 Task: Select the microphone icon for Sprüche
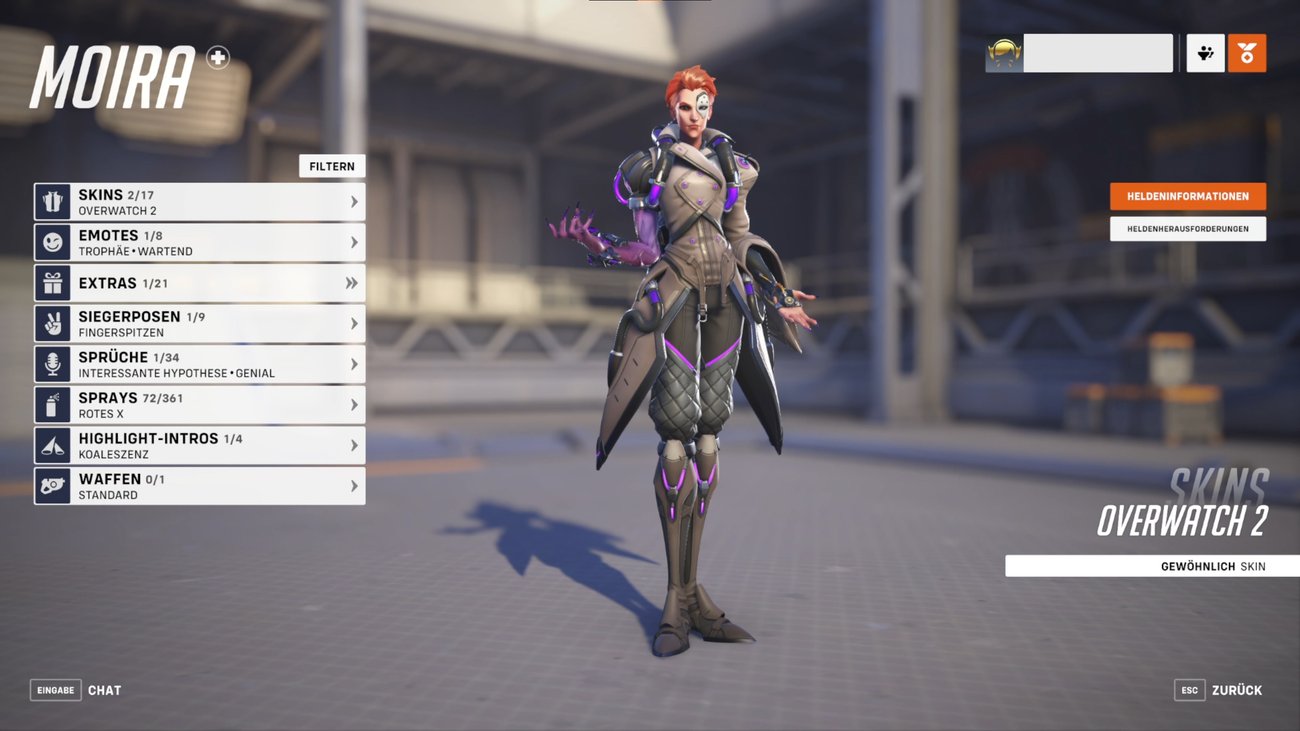[x=52, y=363]
